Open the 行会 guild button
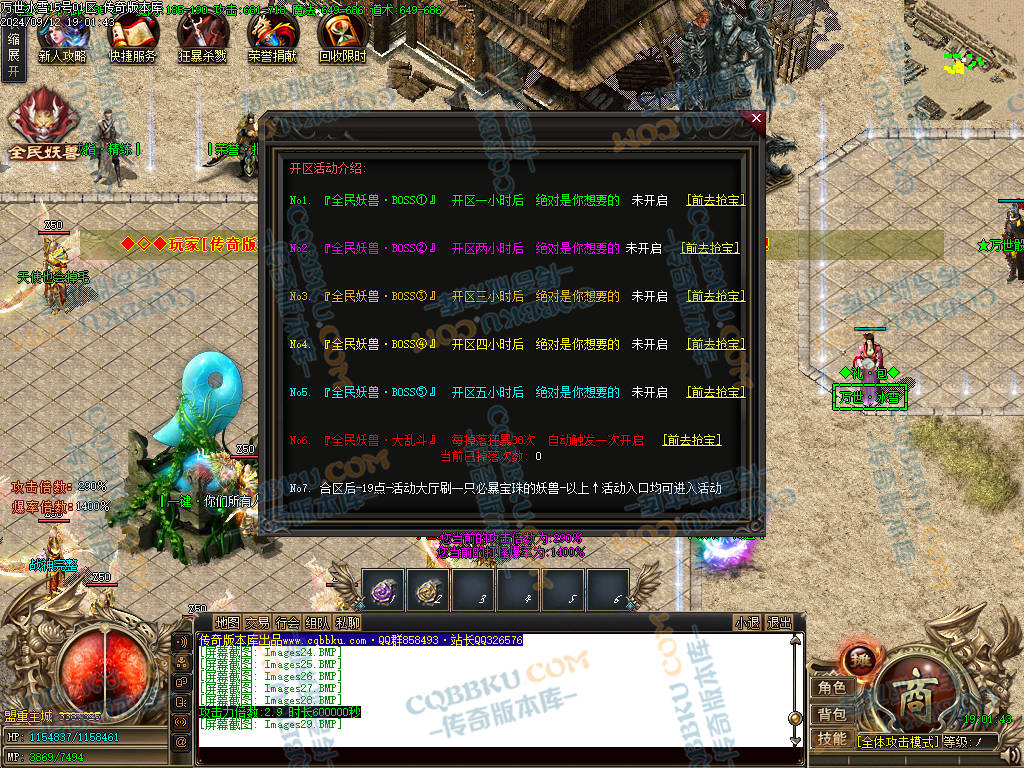 [x=288, y=622]
